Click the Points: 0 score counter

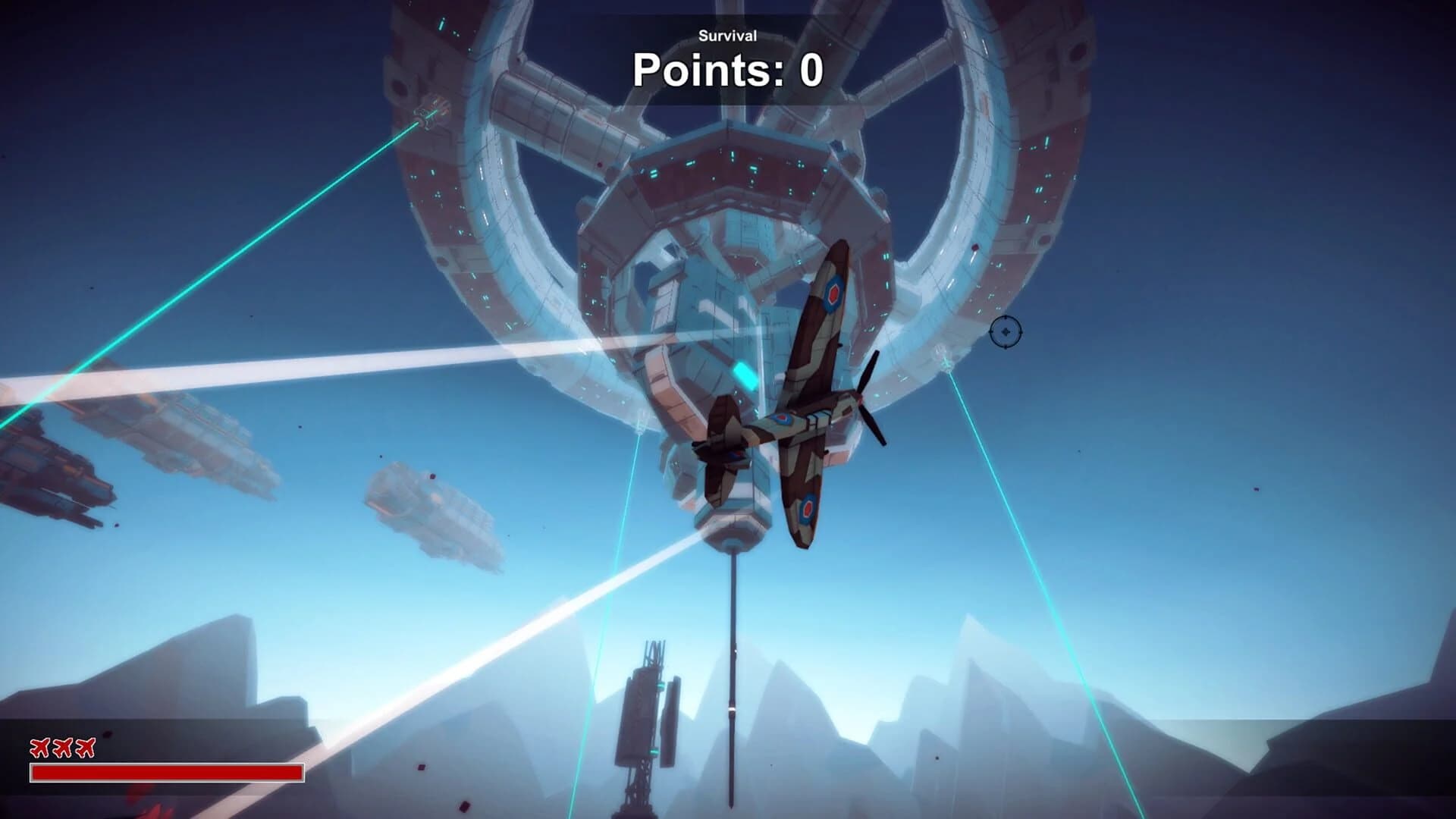tap(726, 71)
